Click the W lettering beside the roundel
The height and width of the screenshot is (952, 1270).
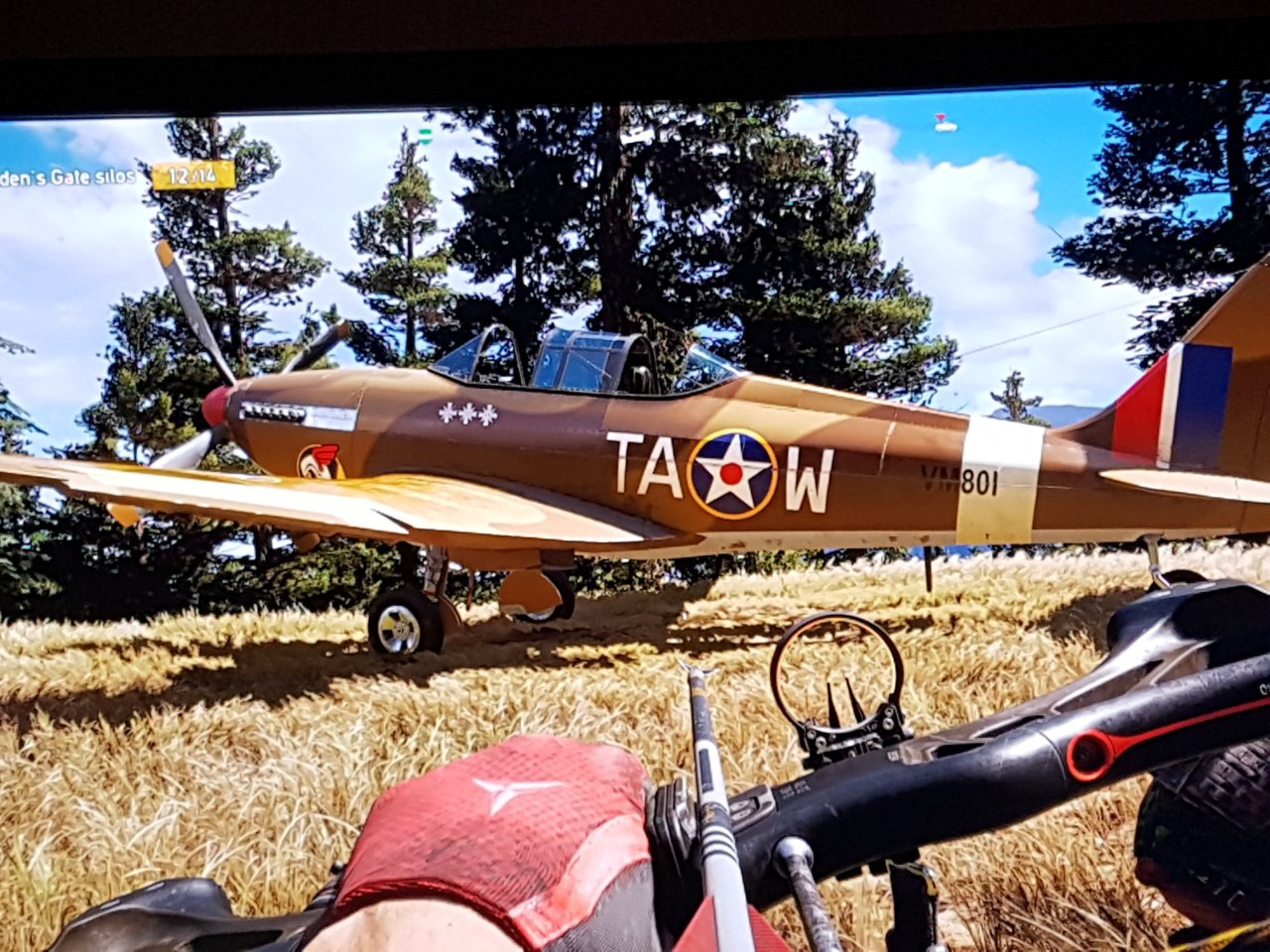coord(809,479)
